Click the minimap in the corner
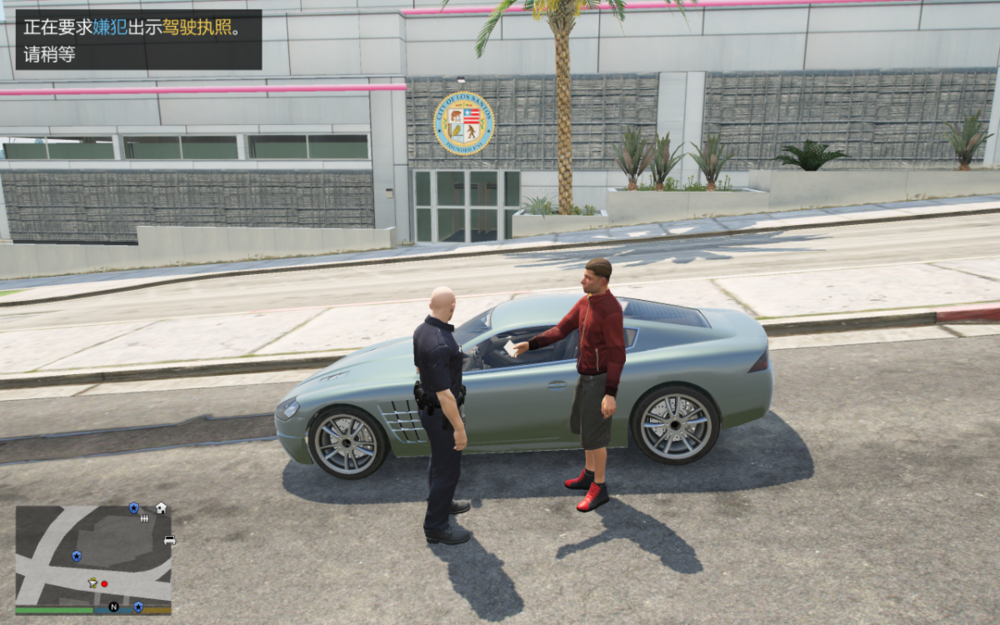 pos(93,558)
